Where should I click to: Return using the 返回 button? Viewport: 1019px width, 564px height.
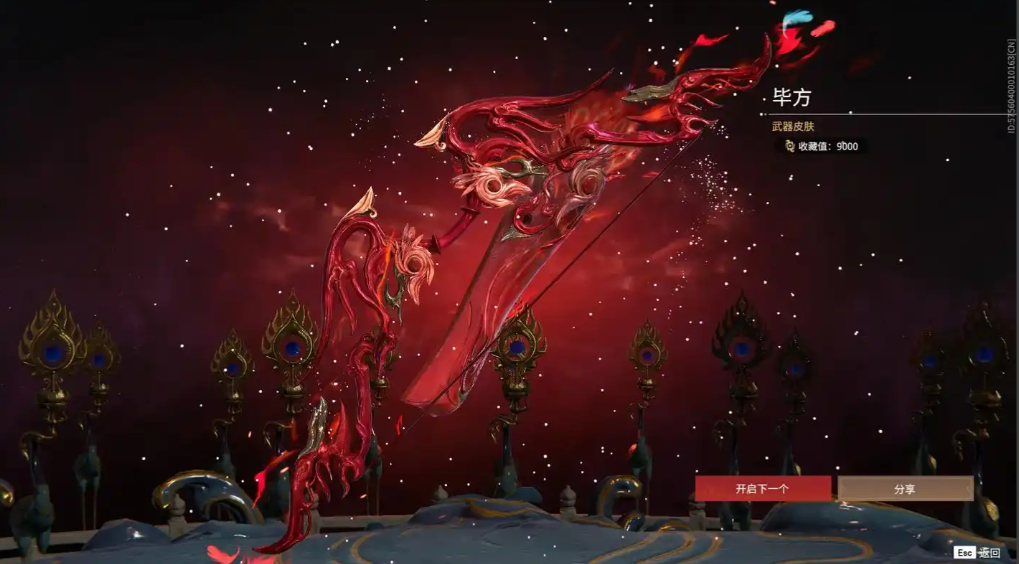tap(977, 552)
